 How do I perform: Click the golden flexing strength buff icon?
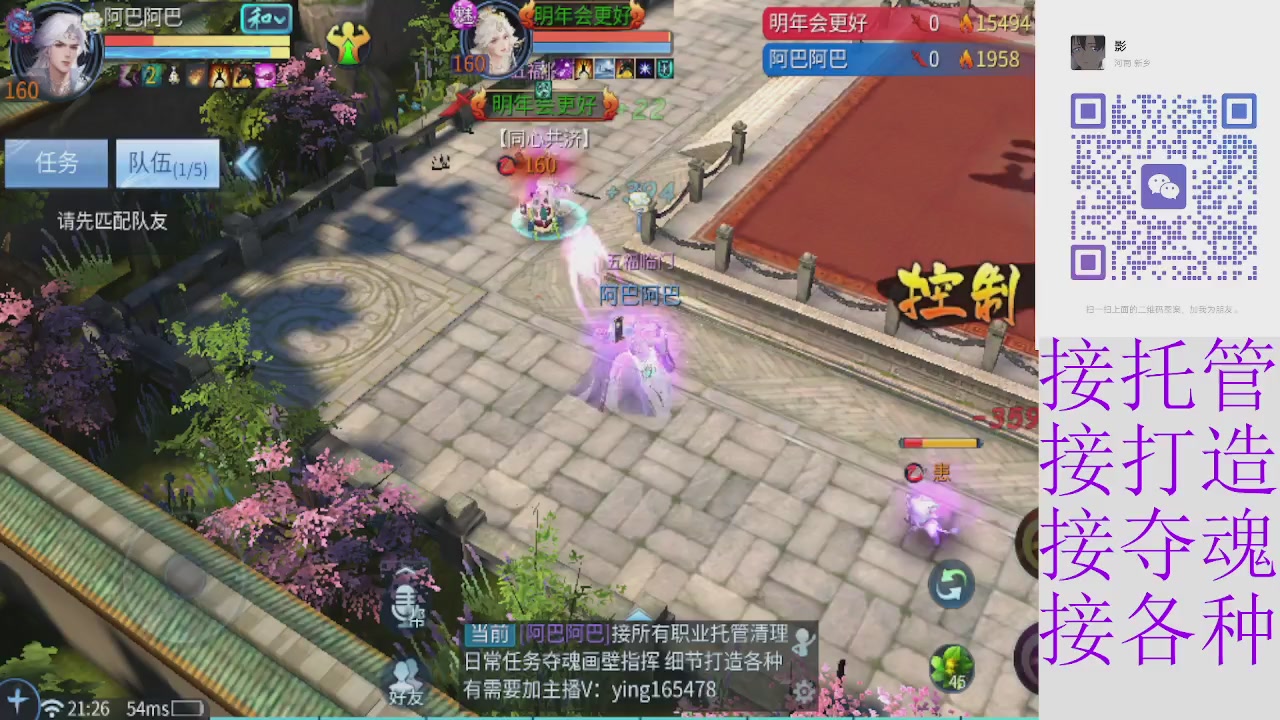point(348,43)
